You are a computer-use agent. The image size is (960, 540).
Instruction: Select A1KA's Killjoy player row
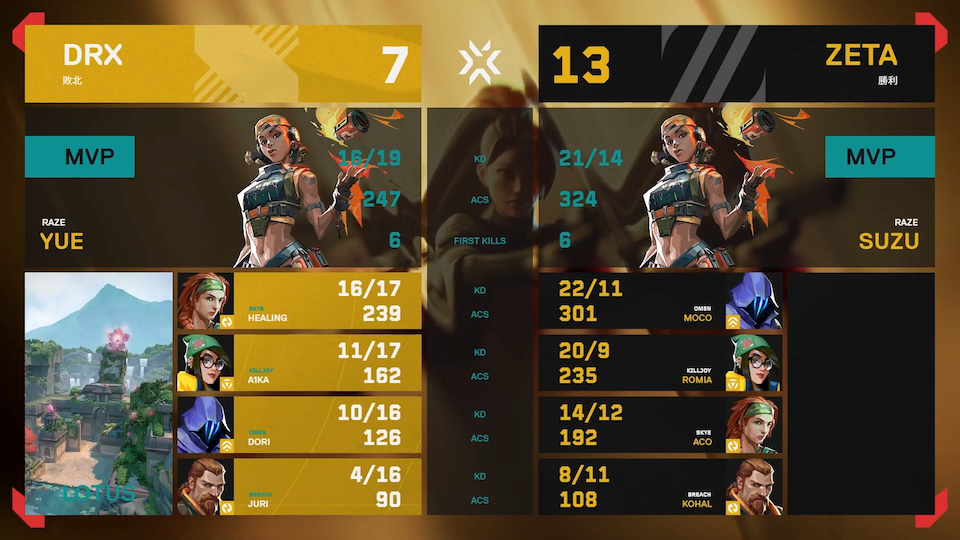[x=299, y=363]
